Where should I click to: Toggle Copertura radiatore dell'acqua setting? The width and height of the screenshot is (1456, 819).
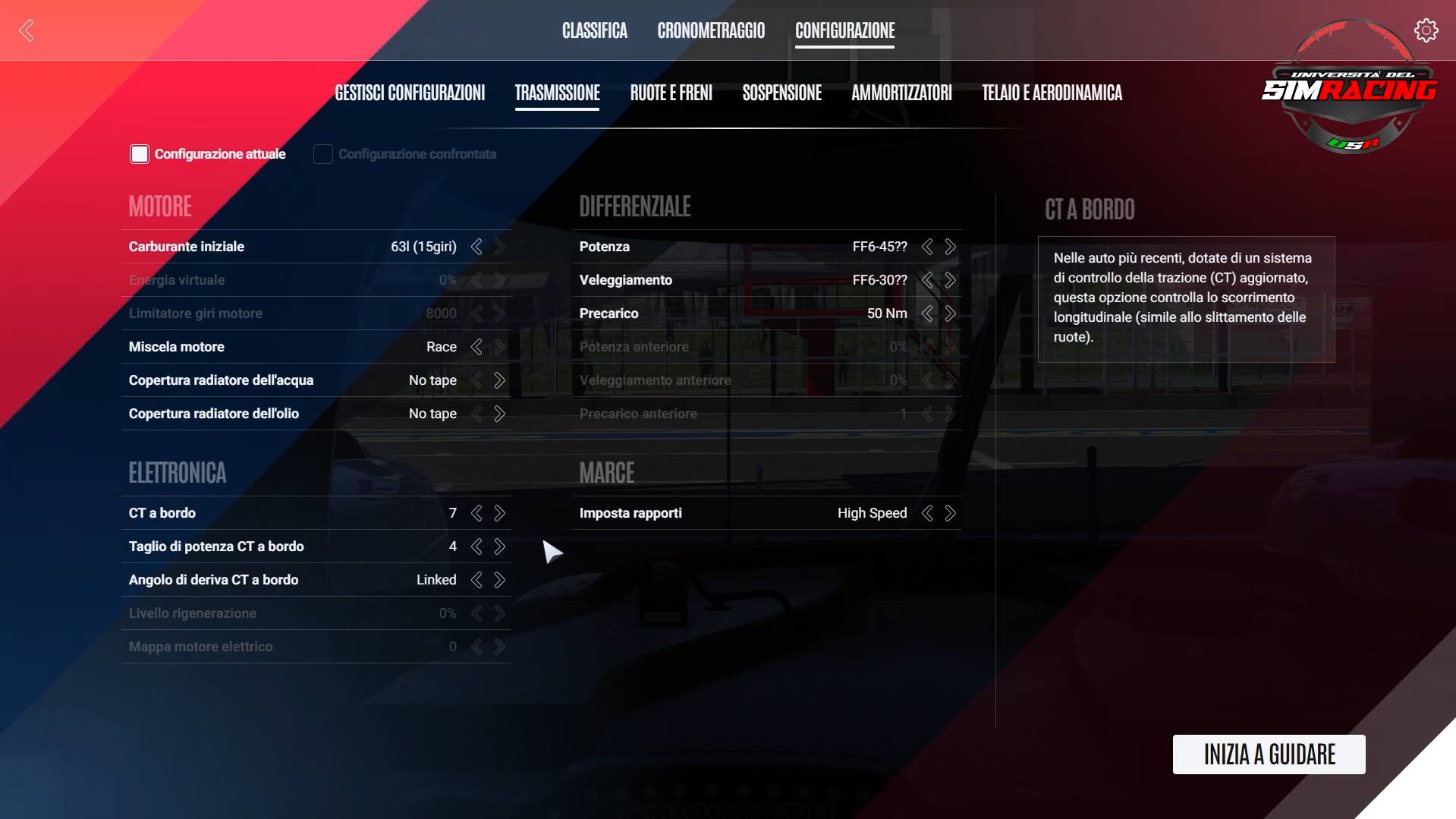click(500, 380)
